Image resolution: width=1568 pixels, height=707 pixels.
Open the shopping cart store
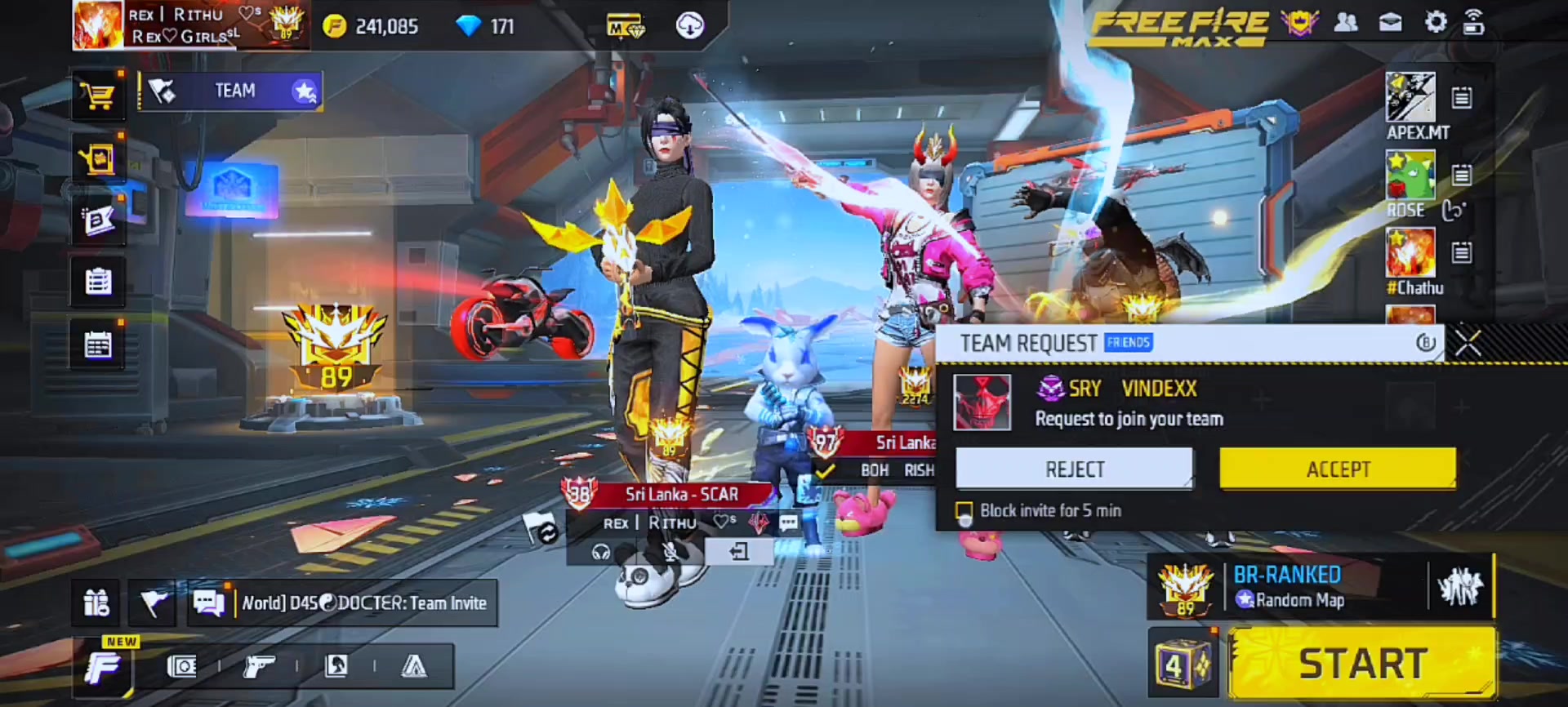98,96
